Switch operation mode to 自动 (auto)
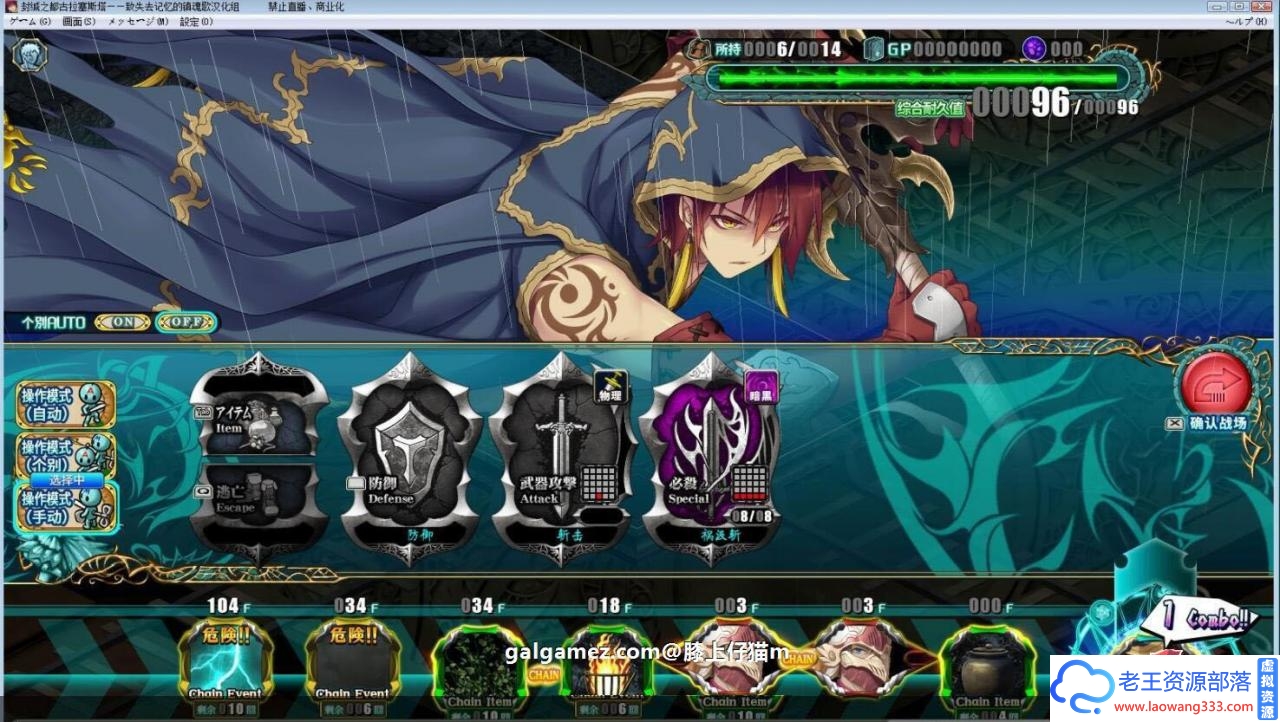1280x722 pixels. click(65, 405)
